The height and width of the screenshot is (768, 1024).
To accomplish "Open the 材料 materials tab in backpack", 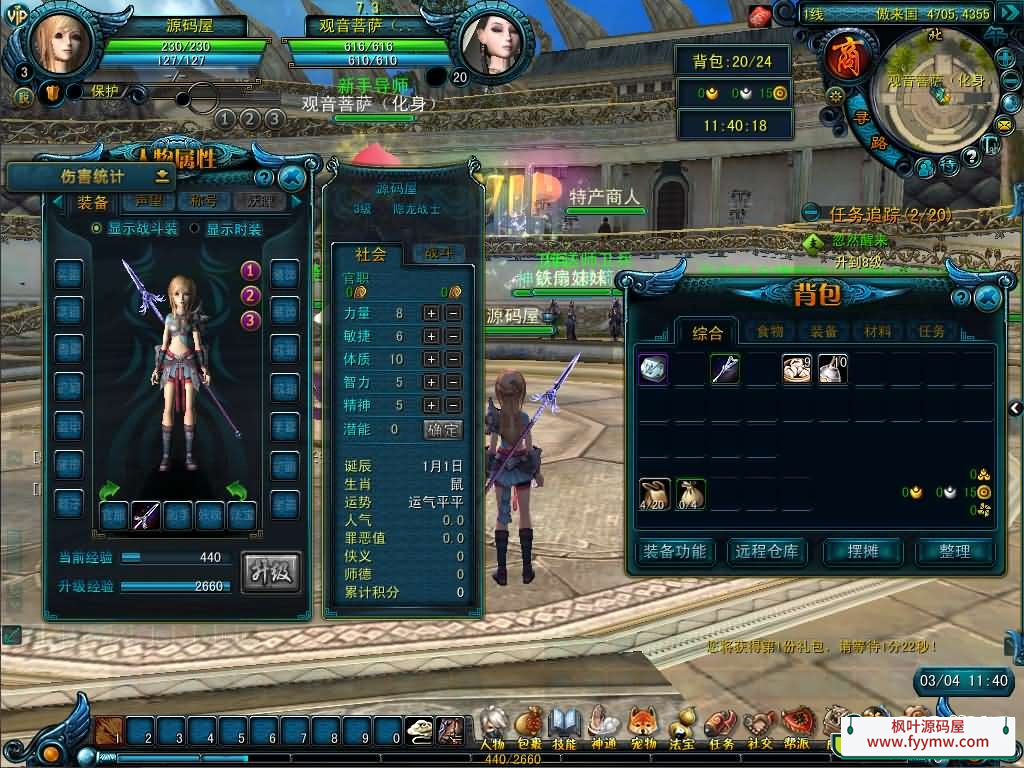I will [x=877, y=332].
